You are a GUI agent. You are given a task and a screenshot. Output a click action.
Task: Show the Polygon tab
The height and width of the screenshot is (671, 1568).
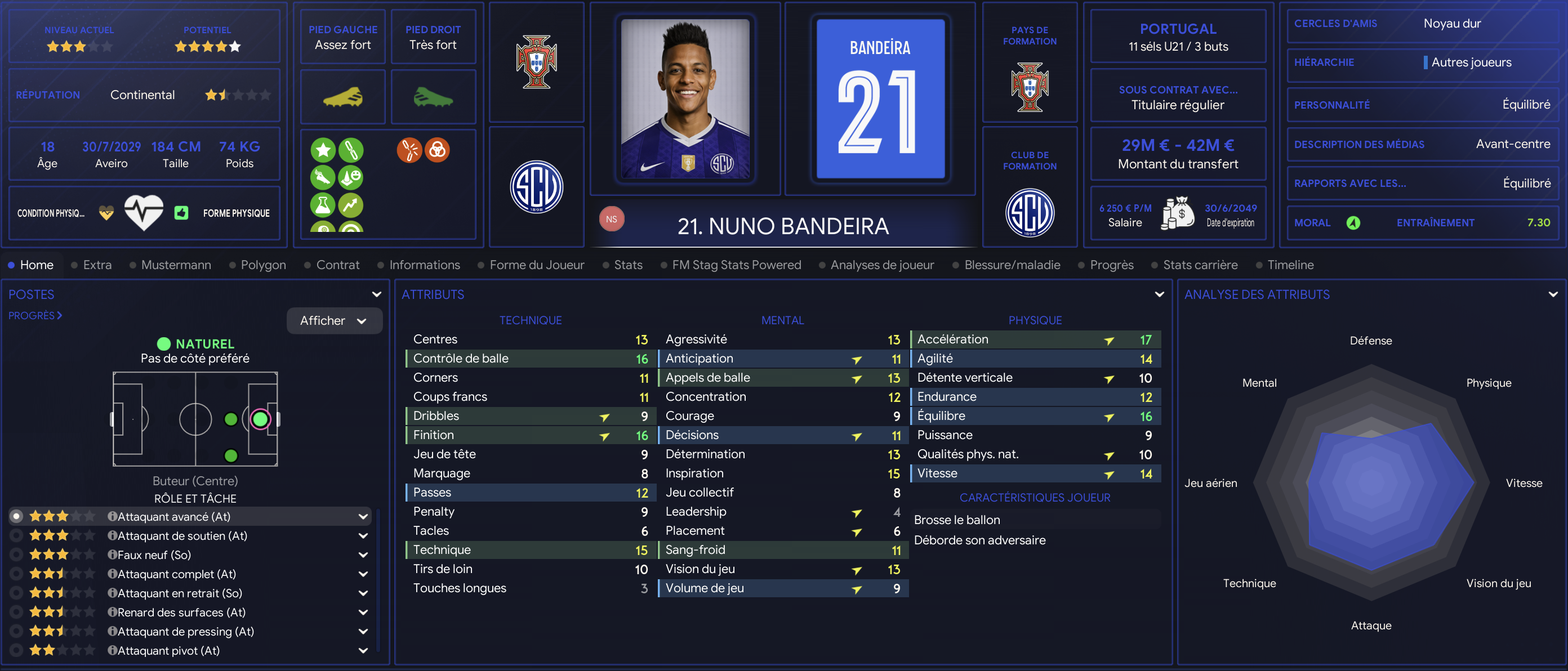click(x=263, y=265)
